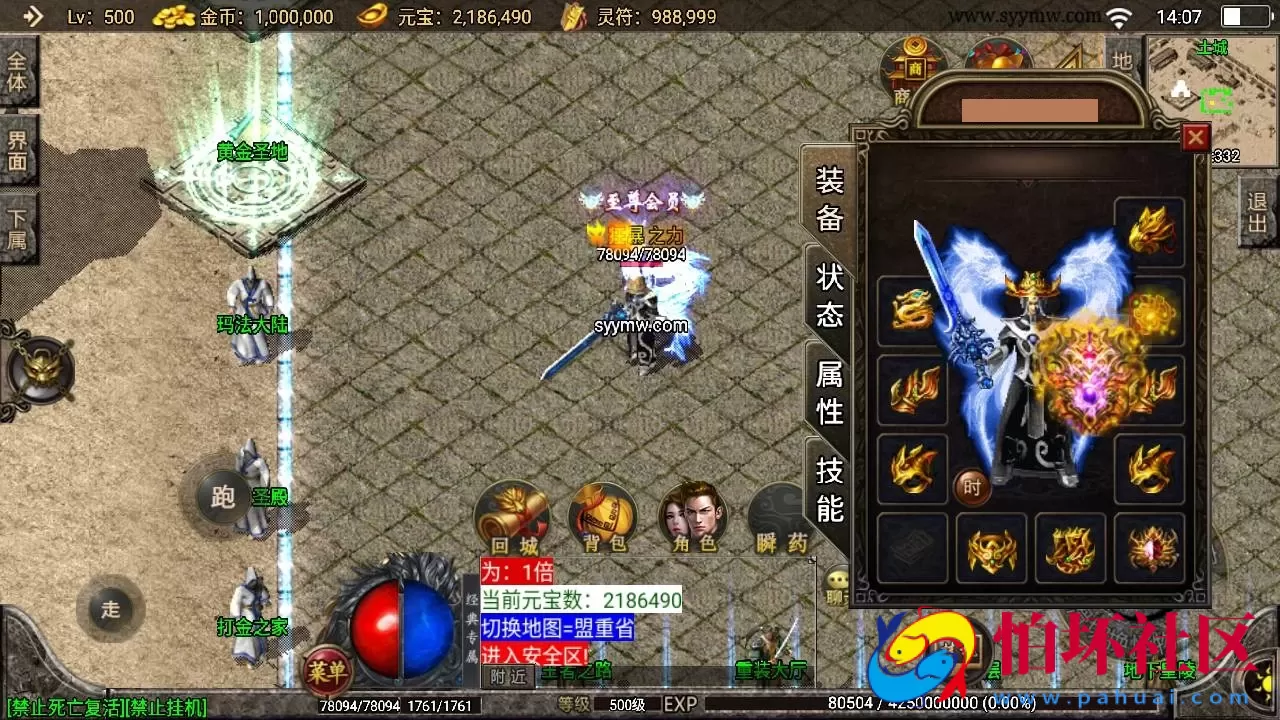Tap the gold coin 金币 icon in top bar
1280x720 pixels.
173,16
